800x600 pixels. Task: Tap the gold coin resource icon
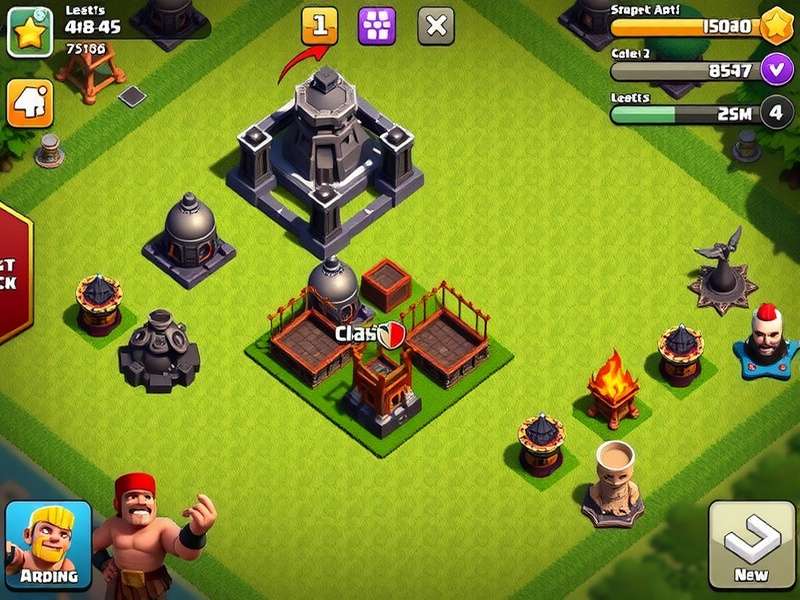pos(775,27)
